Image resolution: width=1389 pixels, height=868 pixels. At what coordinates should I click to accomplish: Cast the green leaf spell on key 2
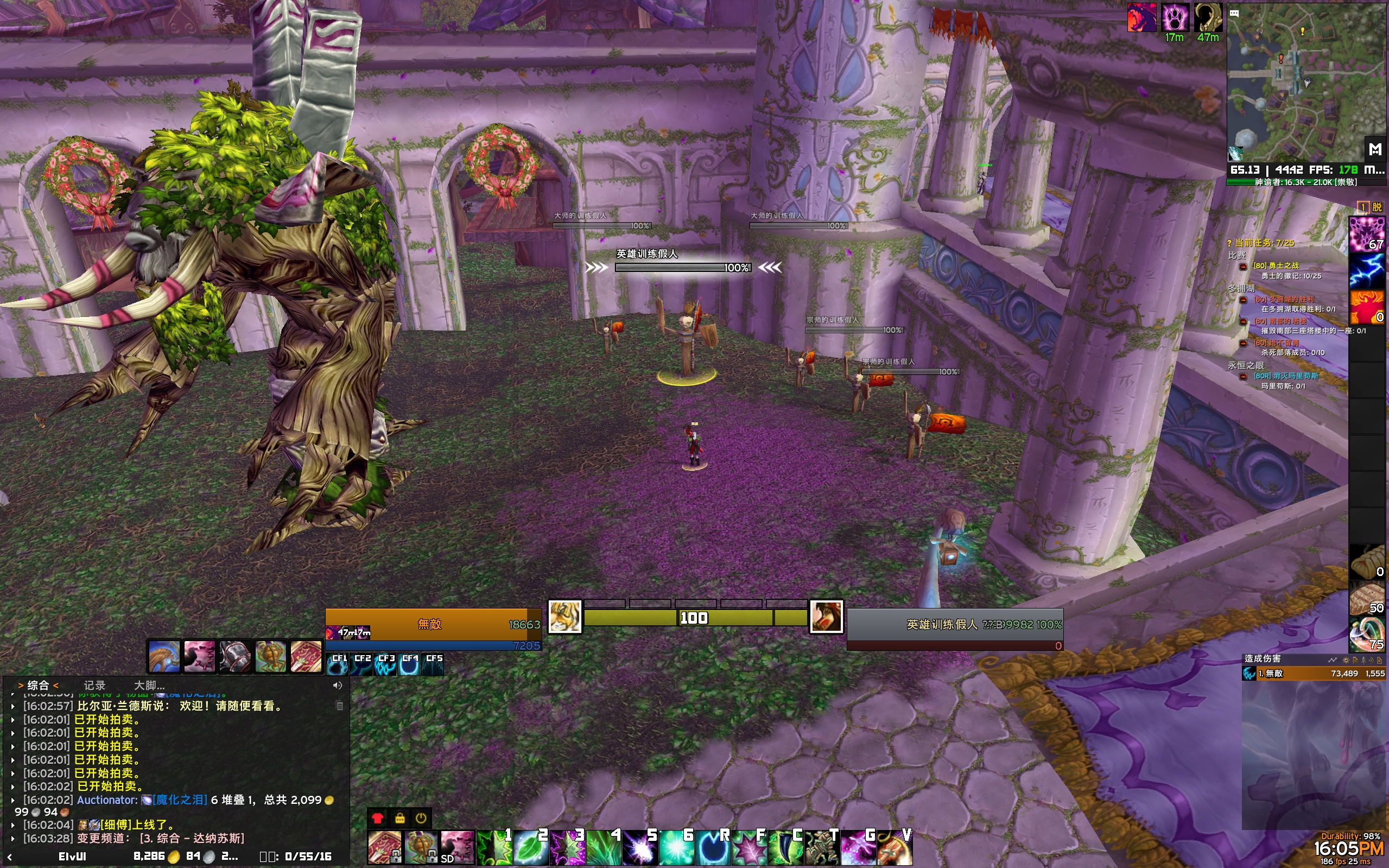pyautogui.click(x=530, y=848)
